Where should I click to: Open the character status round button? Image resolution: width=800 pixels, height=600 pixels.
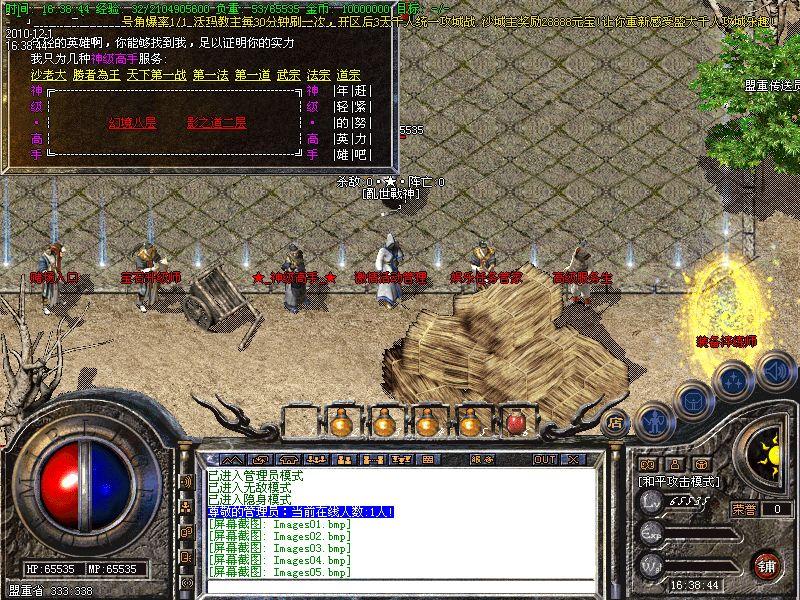[652, 420]
